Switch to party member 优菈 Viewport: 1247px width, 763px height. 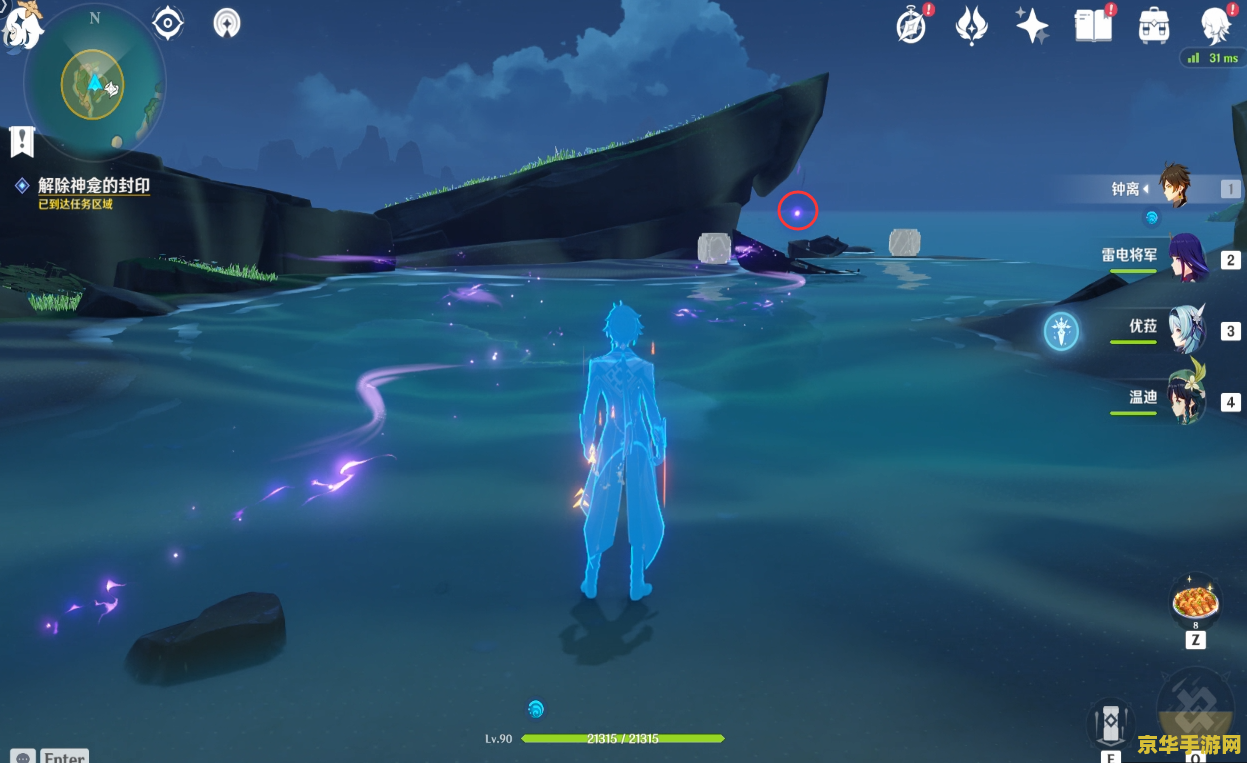[x=1186, y=330]
